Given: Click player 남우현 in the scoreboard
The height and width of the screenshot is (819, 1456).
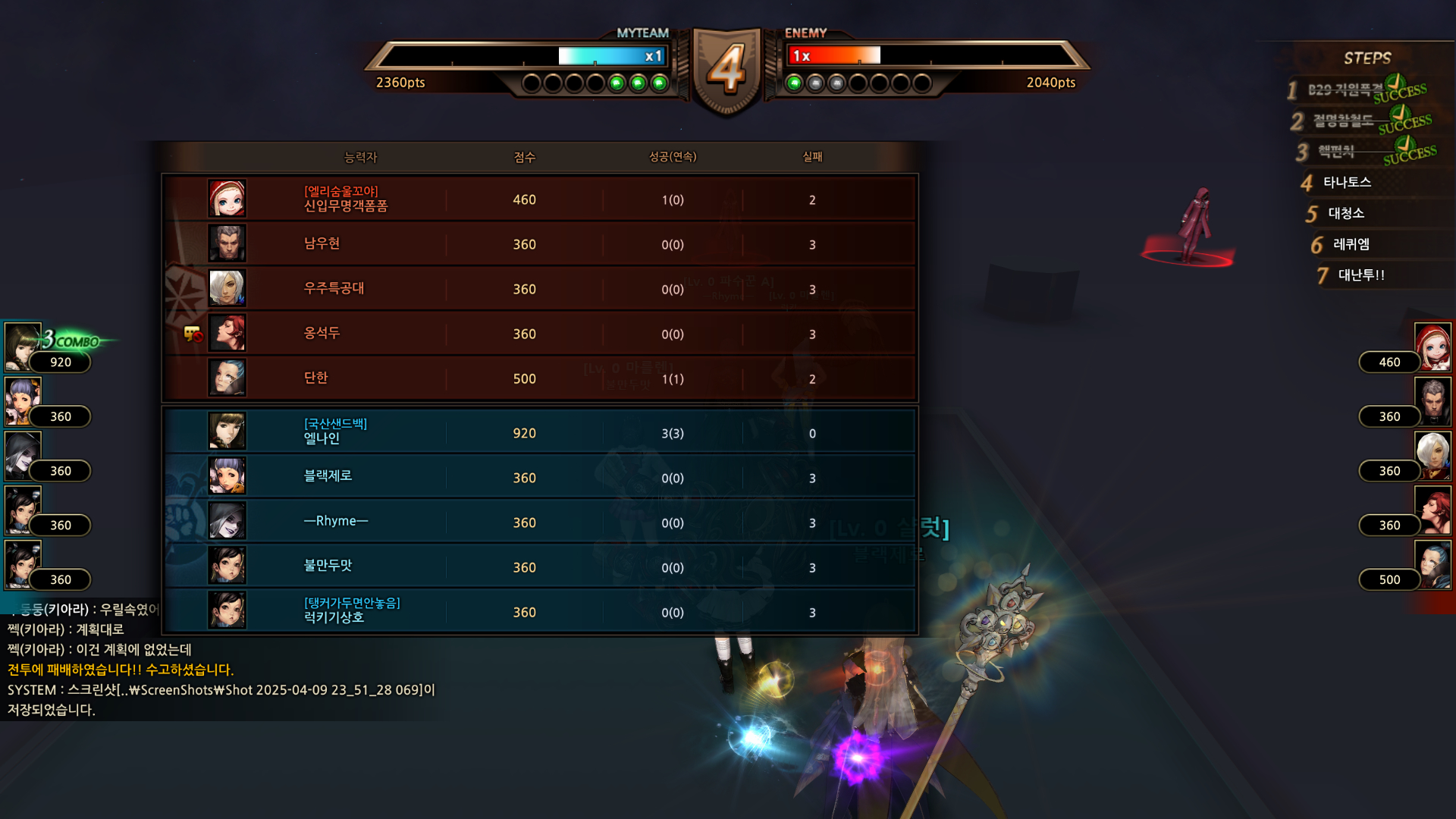Looking at the screenshot, I should pos(538,244).
